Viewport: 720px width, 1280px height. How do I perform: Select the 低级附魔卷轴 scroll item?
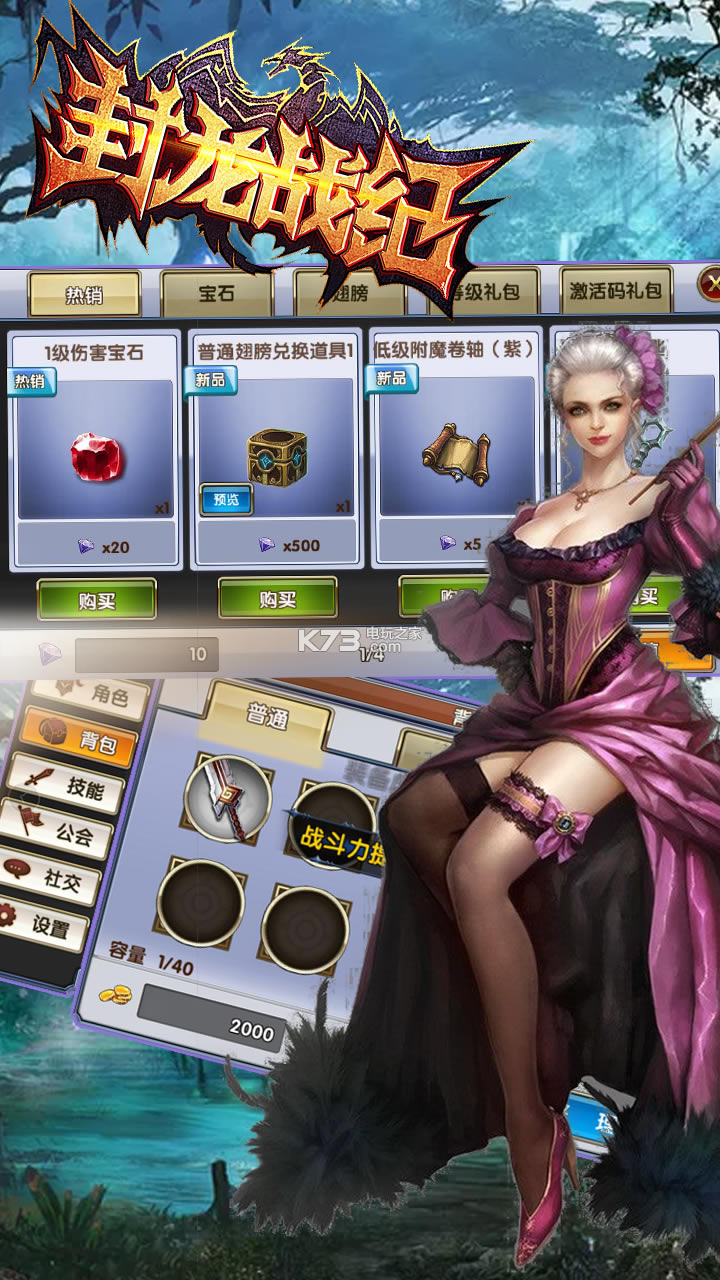(455, 455)
